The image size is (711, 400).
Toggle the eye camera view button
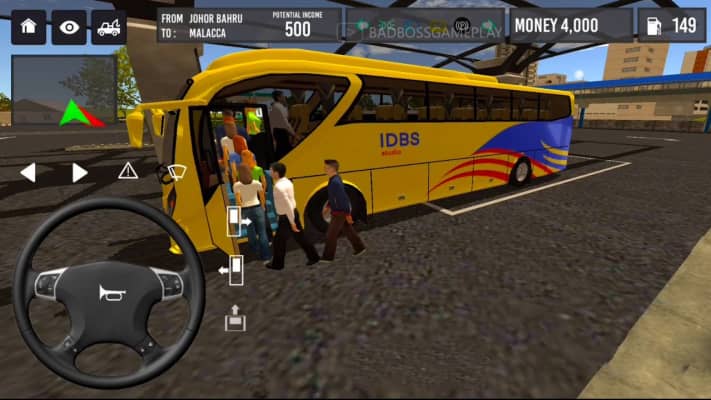pos(68,27)
